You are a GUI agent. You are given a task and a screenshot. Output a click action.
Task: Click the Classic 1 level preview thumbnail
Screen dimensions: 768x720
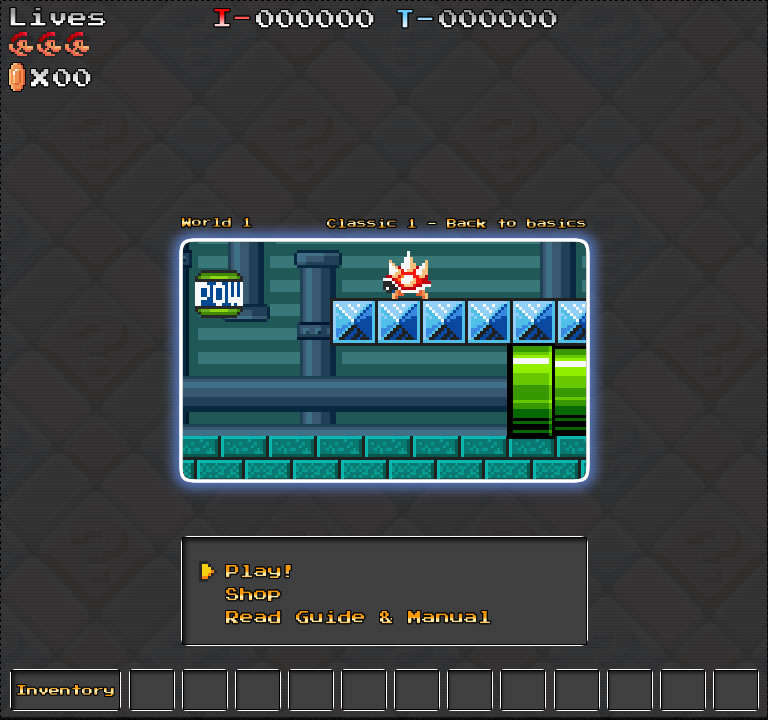[x=384, y=360]
